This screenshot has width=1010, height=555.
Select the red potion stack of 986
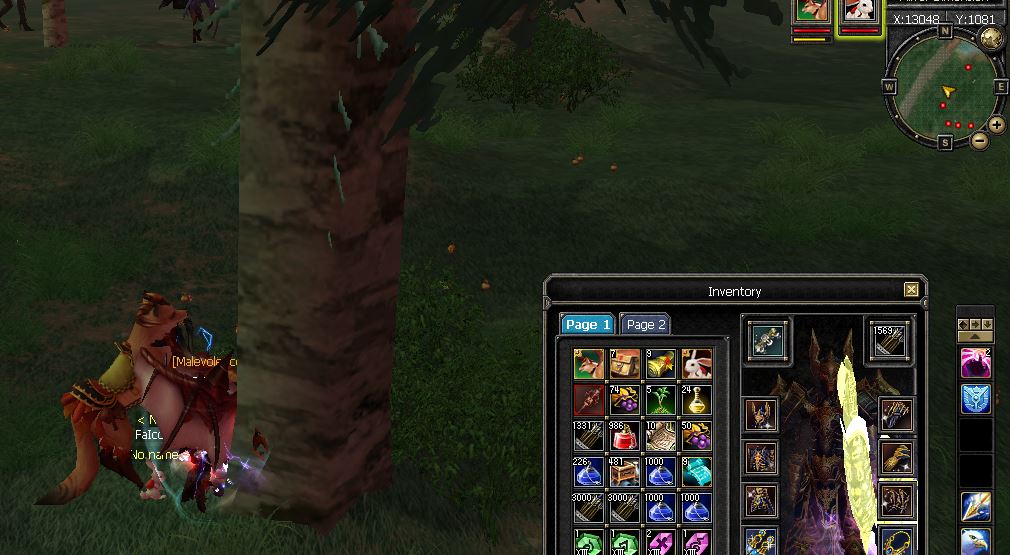pyautogui.click(x=625, y=436)
